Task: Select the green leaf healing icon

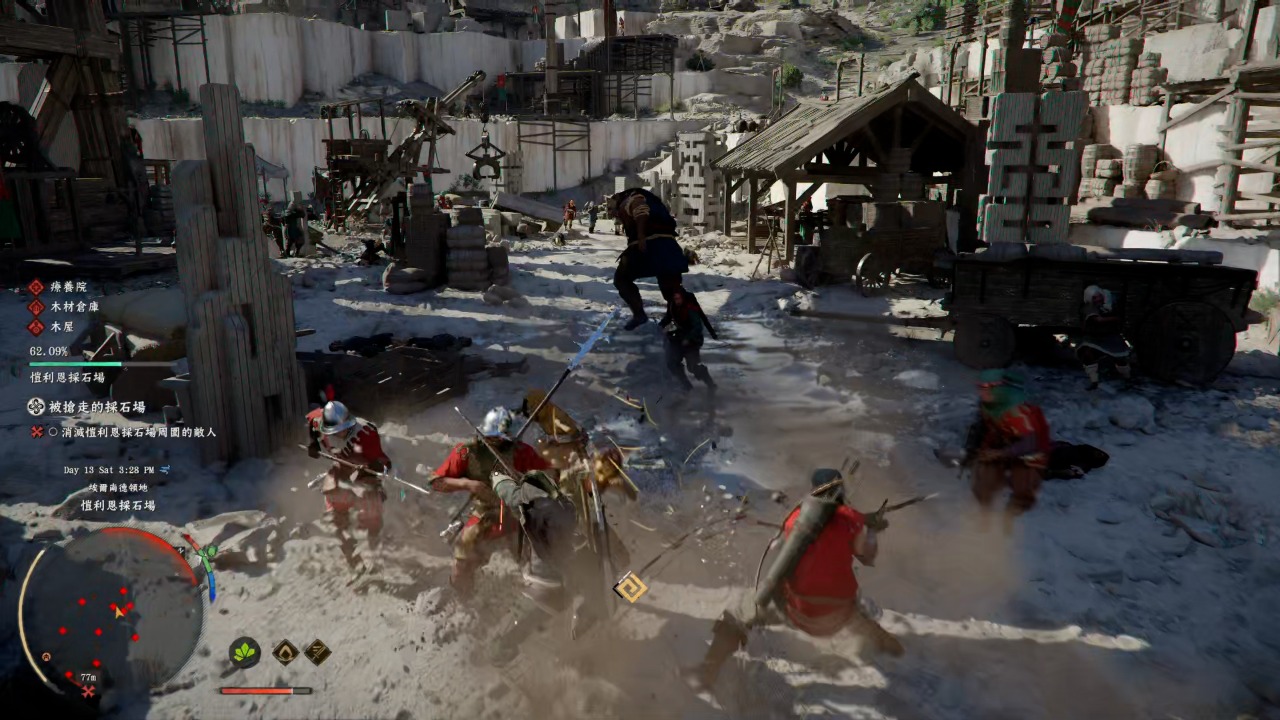Action: pyautogui.click(x=244, y=652)
